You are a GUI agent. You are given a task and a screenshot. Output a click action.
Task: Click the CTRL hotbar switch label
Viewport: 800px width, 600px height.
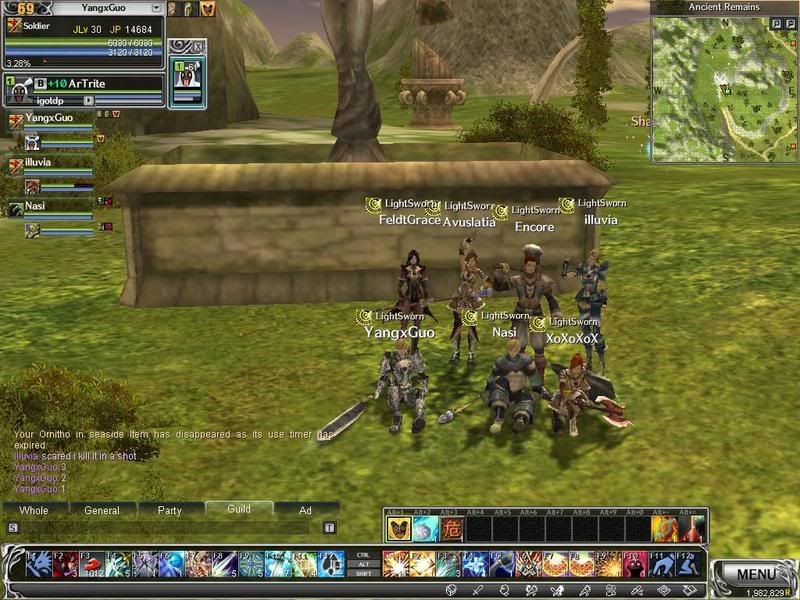tap(362, 553)
